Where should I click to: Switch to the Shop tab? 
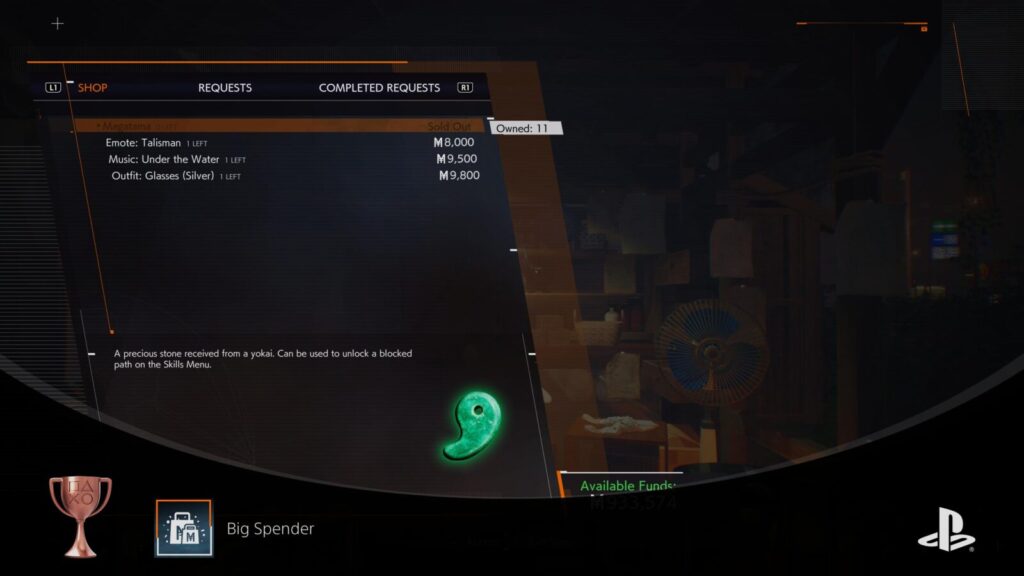pos(92,87)
